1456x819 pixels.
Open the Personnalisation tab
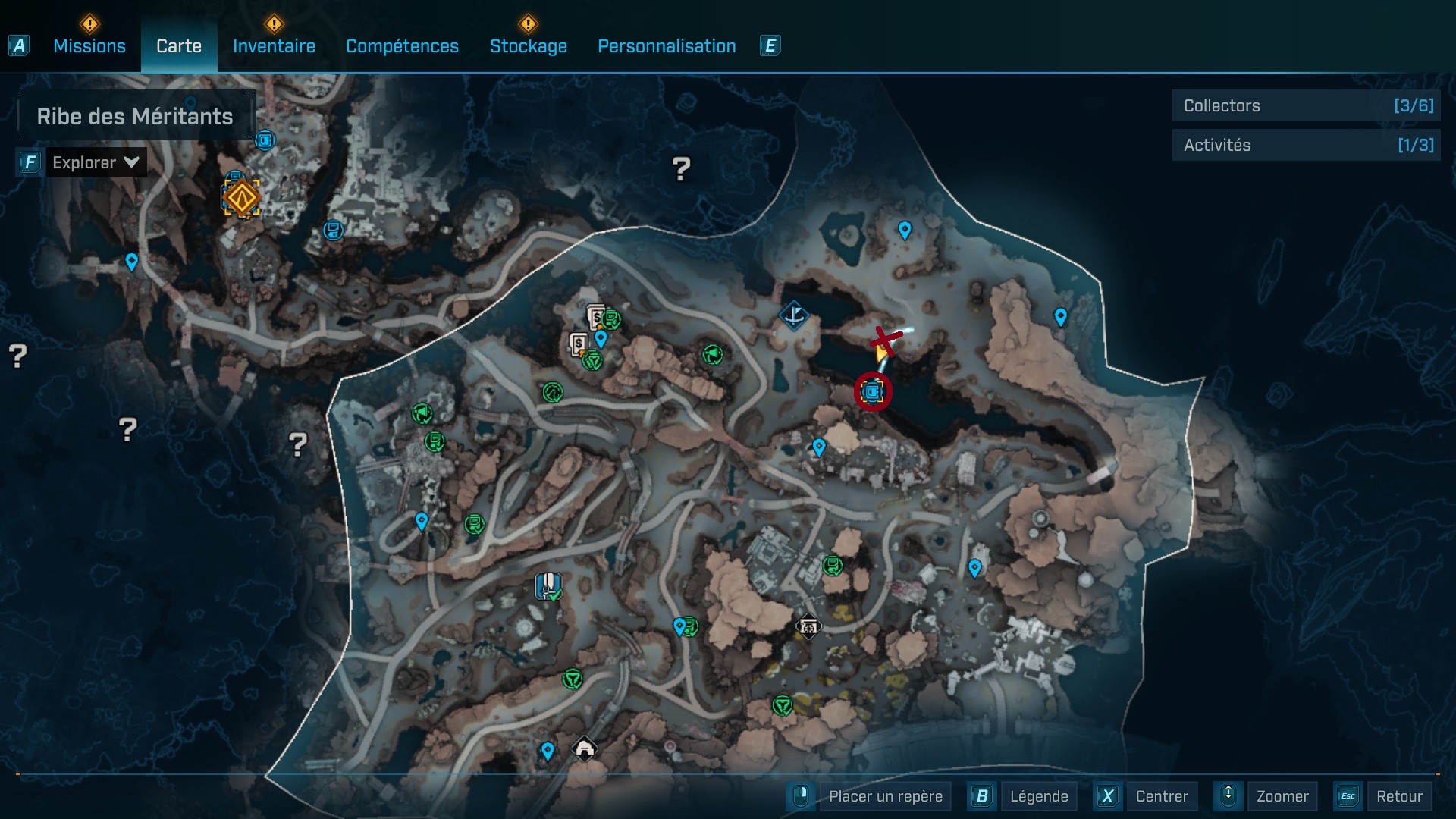667,46
